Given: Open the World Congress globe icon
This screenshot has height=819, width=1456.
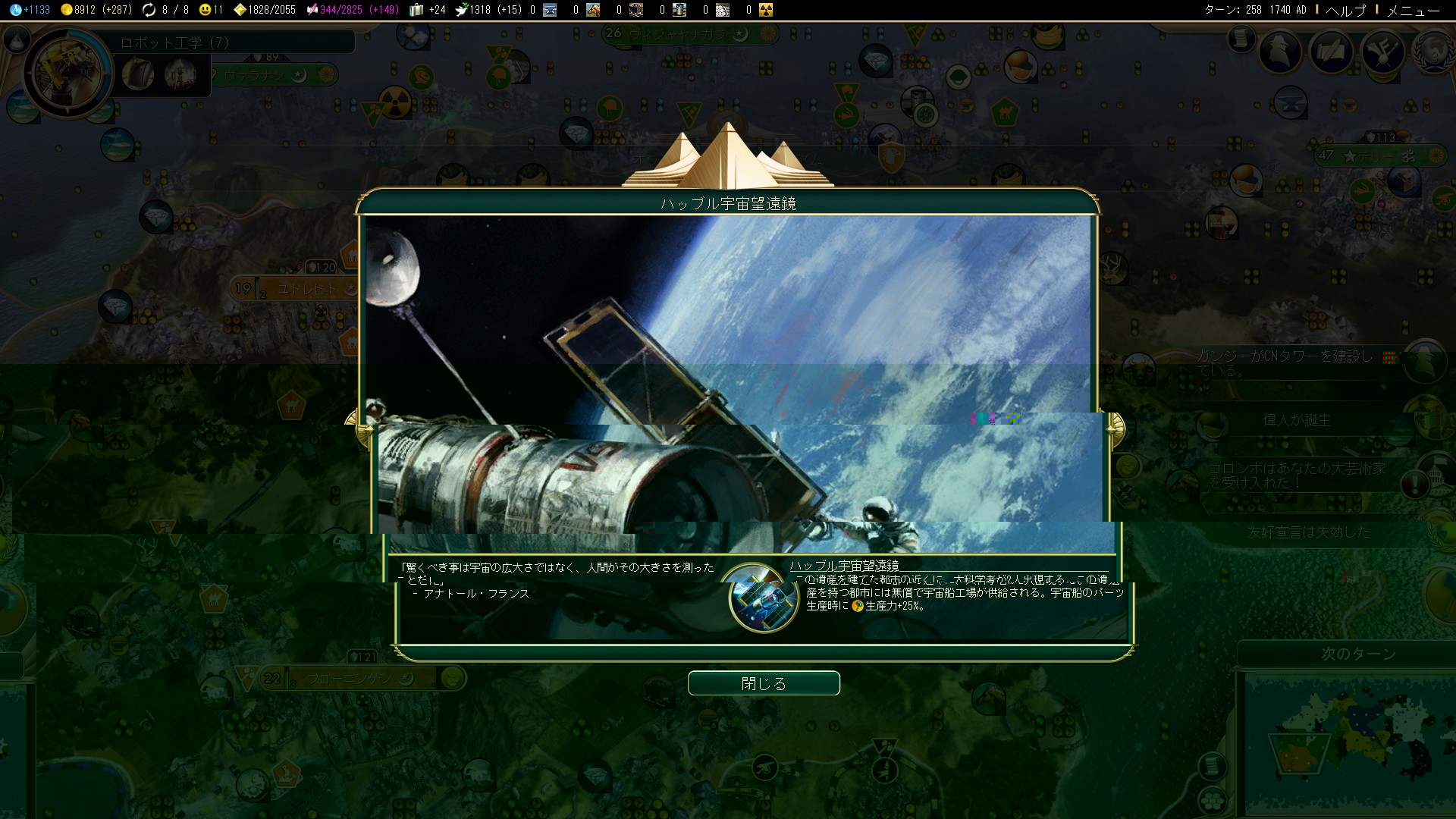Looking at the screenshot, I should tap(1433, 52).
